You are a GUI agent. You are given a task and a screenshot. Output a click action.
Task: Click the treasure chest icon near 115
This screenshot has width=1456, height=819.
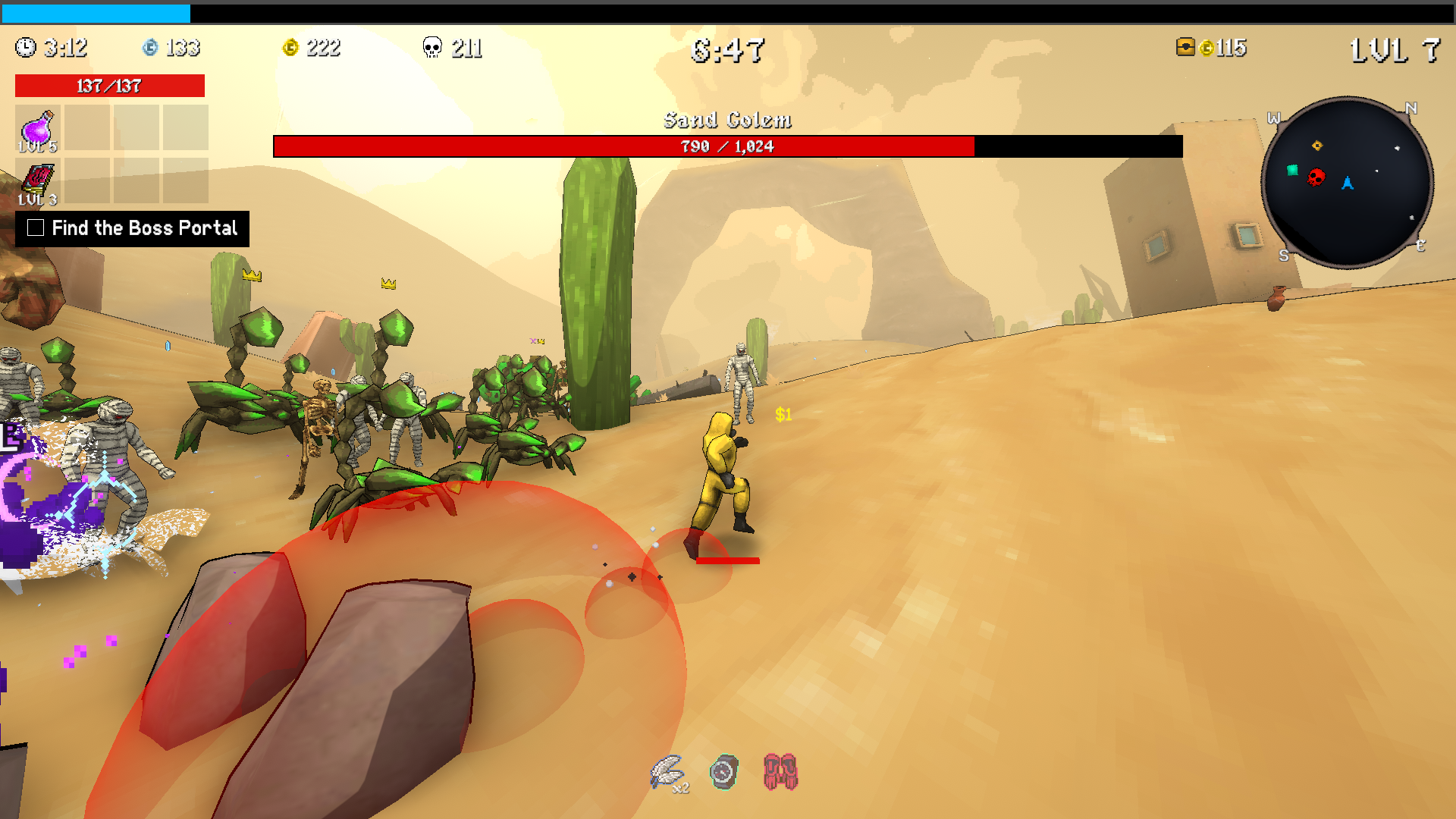tap(1185, 48)
